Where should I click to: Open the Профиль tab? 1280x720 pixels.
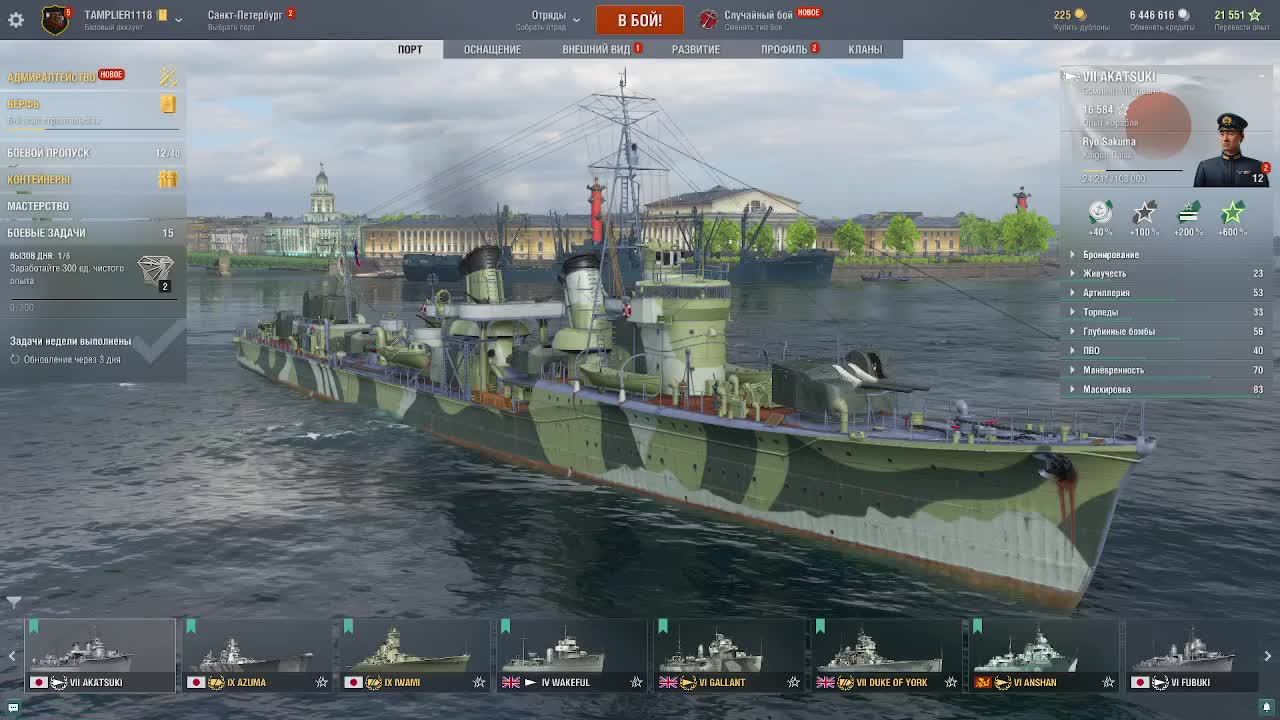coord(784,49)
